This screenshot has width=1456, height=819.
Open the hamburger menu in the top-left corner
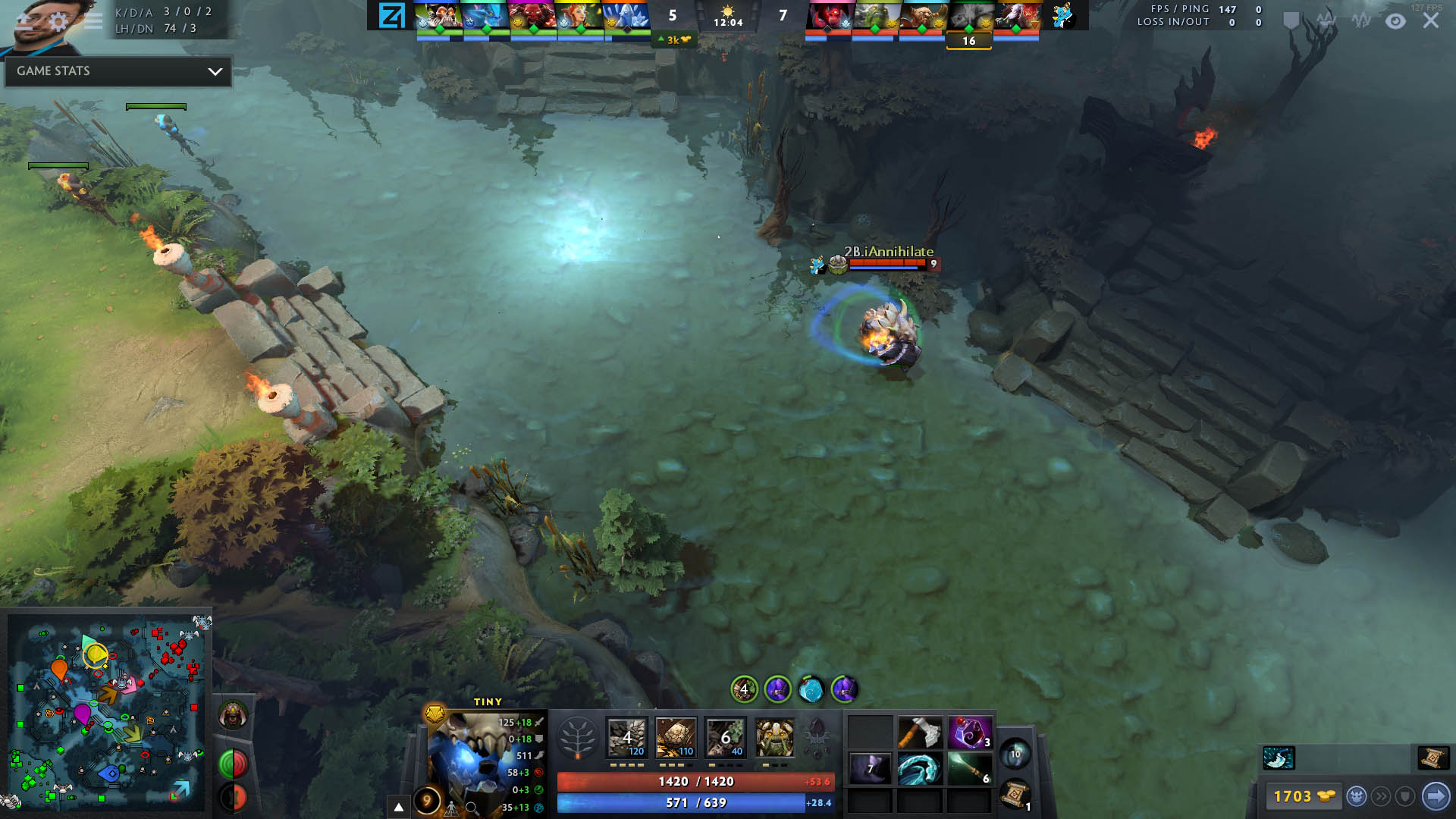pos(93,21)
